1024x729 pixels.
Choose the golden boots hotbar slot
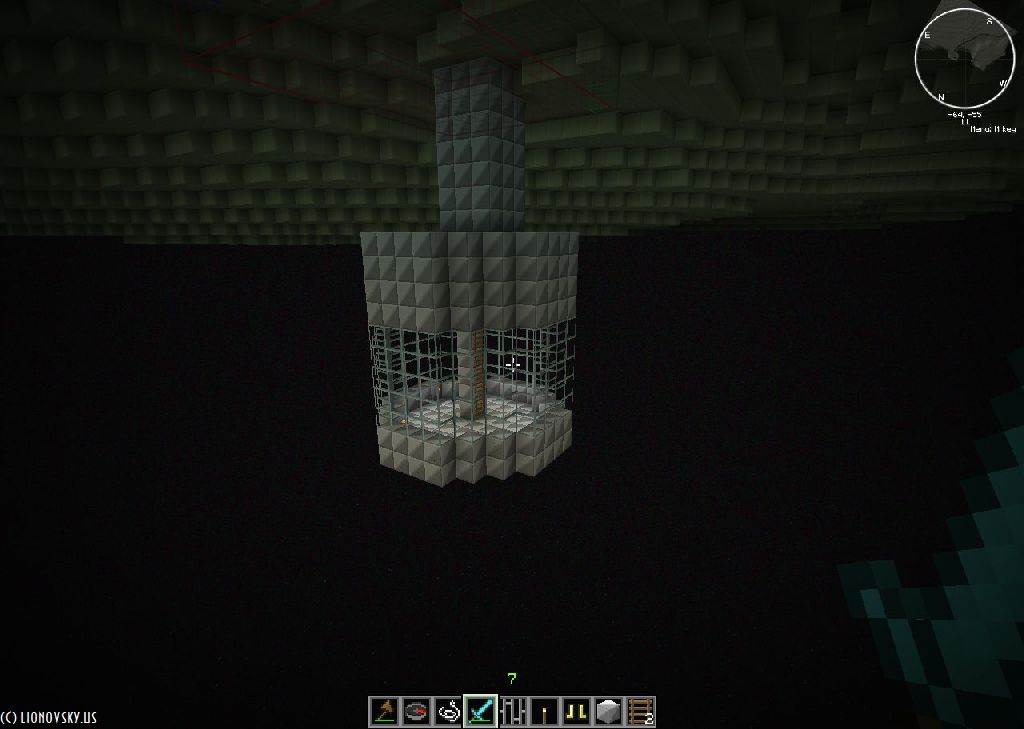pos(576,711)
